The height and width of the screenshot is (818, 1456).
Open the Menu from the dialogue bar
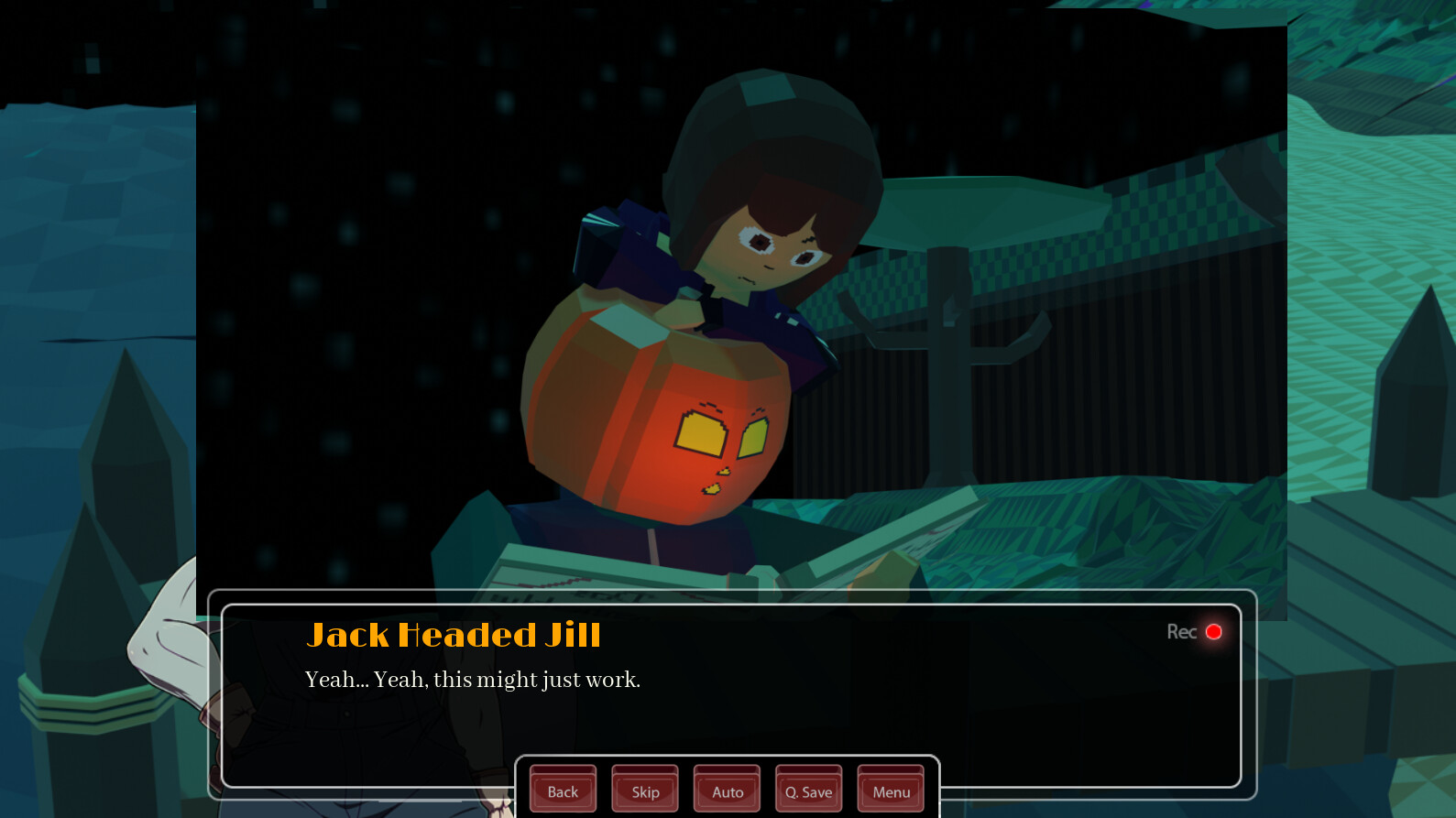(889, 790)
